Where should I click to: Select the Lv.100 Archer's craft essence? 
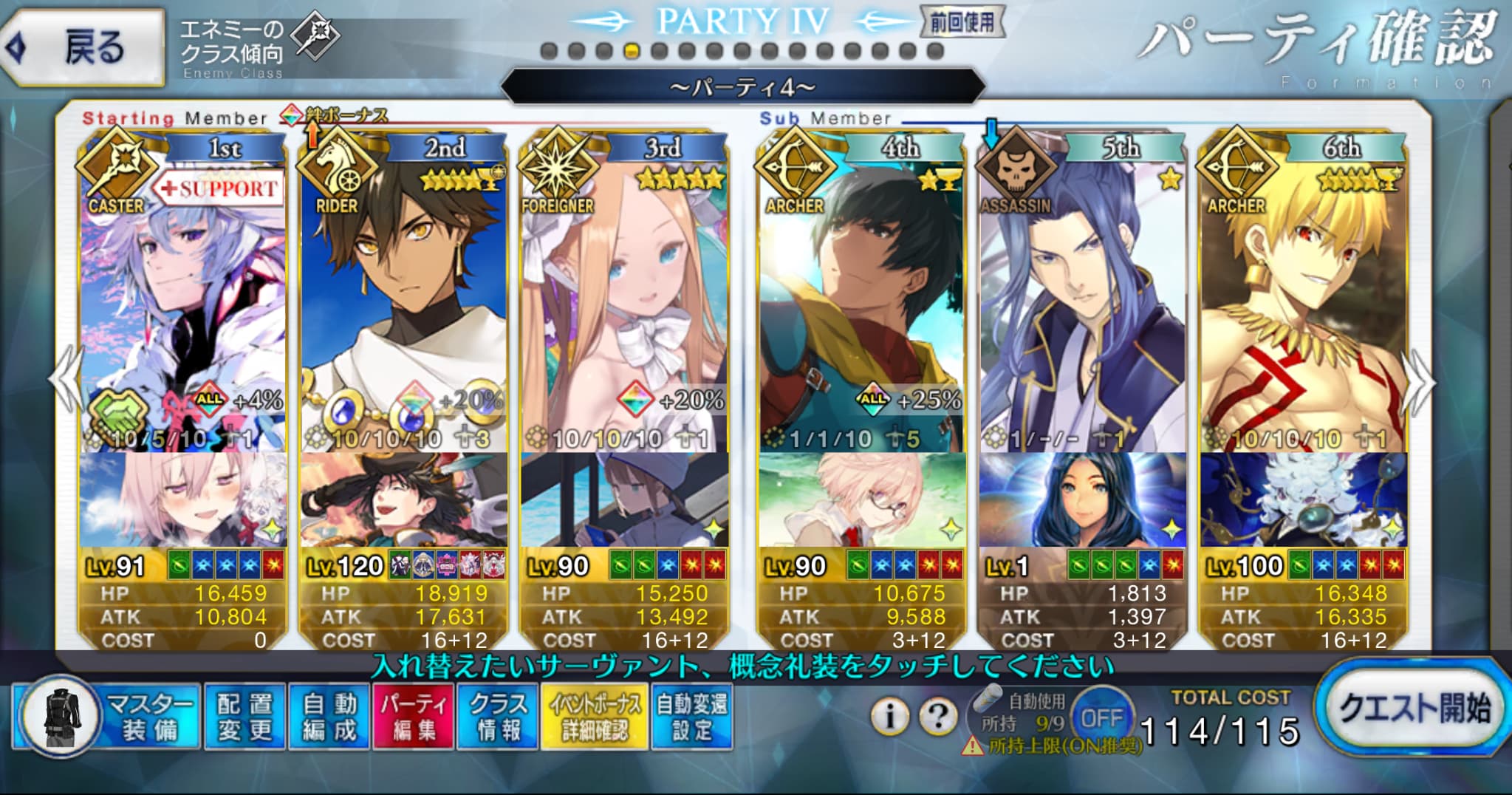pos(1304,500)
